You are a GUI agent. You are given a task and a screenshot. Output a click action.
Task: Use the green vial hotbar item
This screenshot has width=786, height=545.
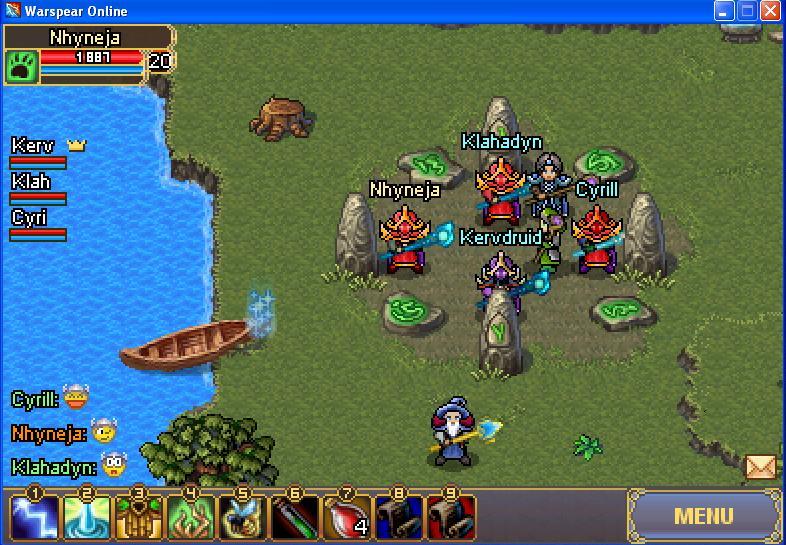[x=294, y=518]
